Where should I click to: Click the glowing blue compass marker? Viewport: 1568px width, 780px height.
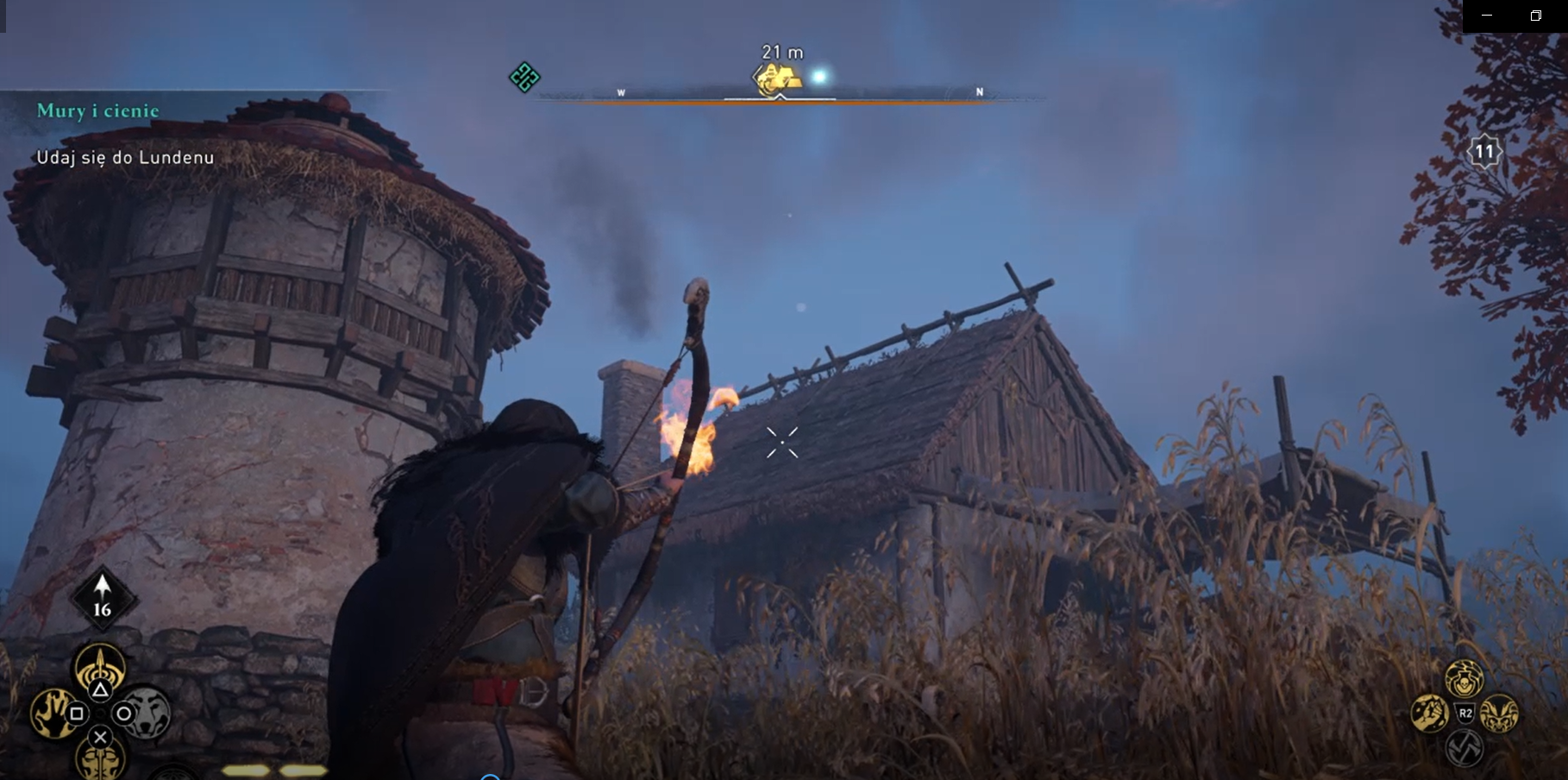coord(819,77)
